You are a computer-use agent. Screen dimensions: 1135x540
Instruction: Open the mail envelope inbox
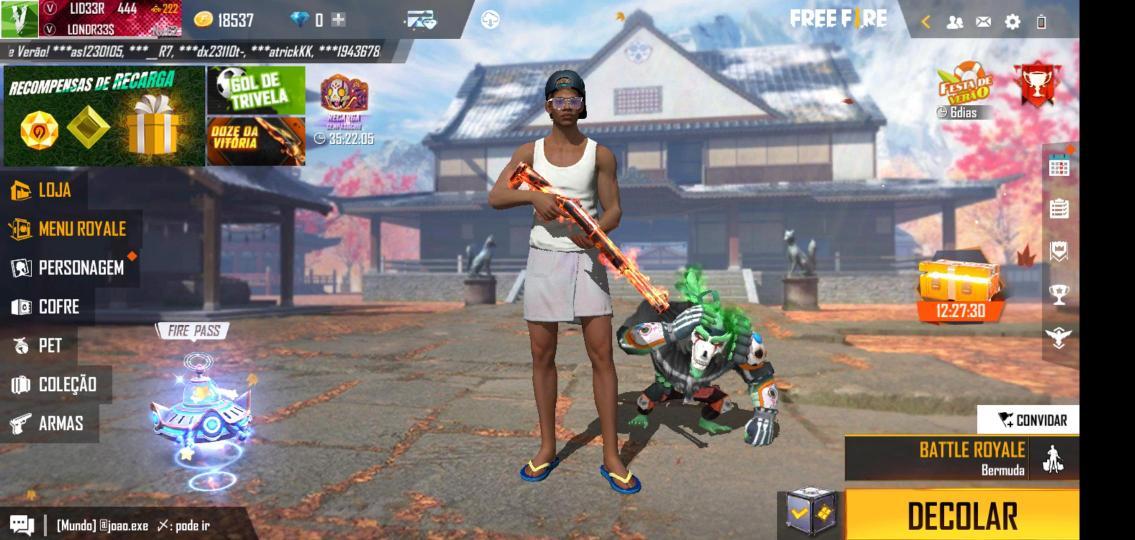coord(983,21)
